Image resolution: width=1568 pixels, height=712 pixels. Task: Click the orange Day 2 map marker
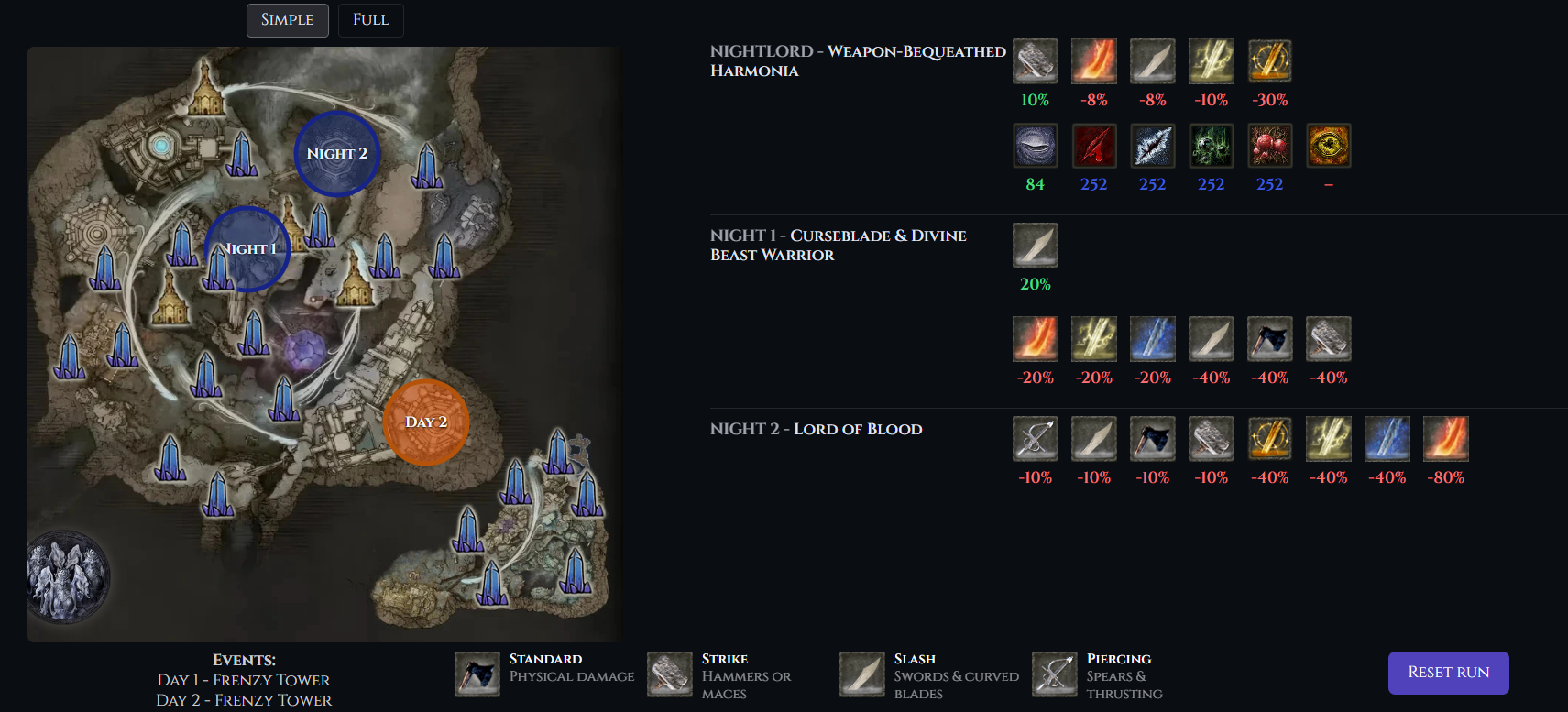click(426, 422)
